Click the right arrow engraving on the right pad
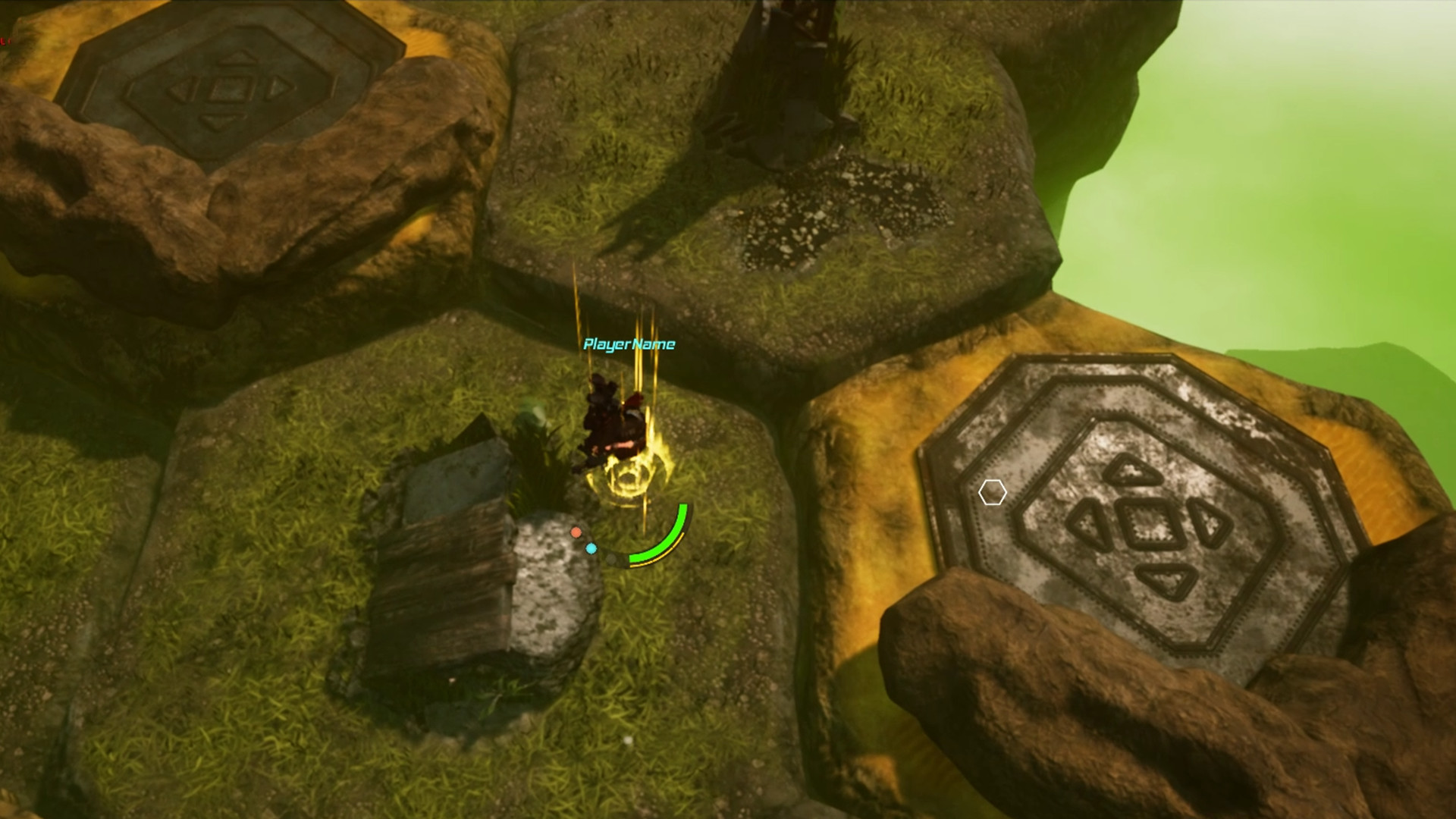This screenshot has width=1456, height=819. [1209, 523]
